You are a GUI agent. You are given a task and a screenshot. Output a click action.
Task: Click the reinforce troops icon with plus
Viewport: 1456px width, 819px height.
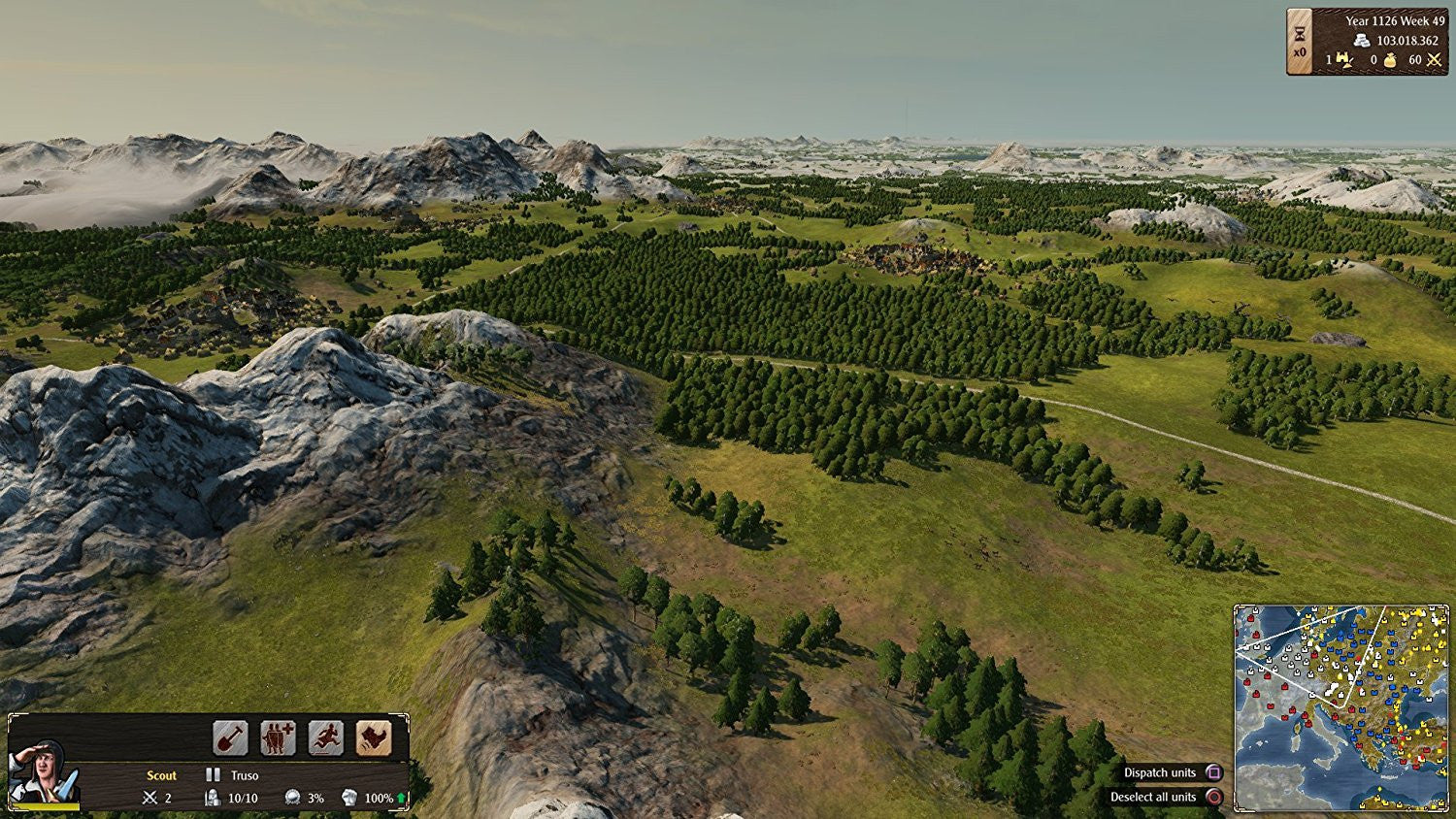click(278, 738)
